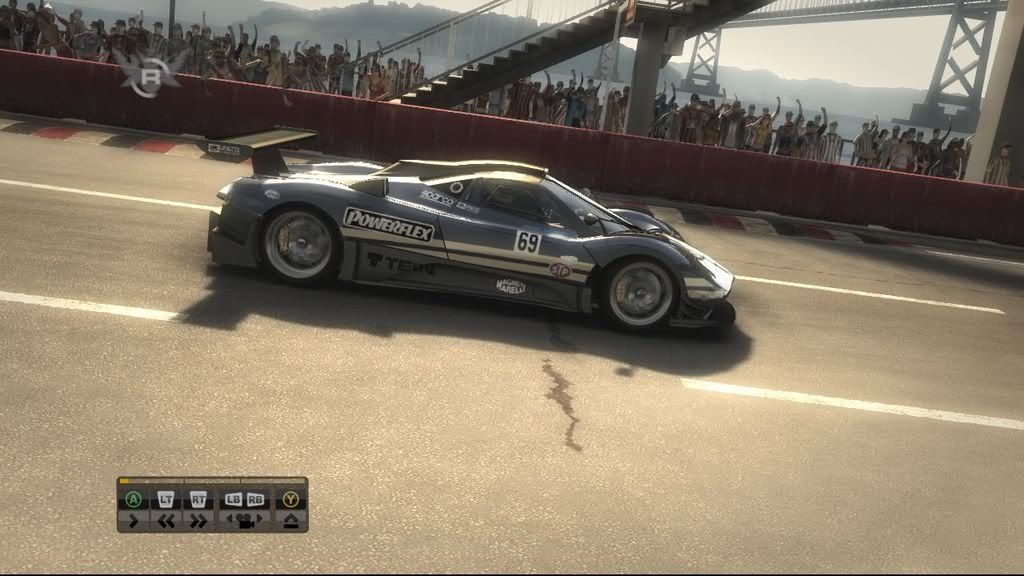Exit the replay using the eject icon

tap(290, 520)
